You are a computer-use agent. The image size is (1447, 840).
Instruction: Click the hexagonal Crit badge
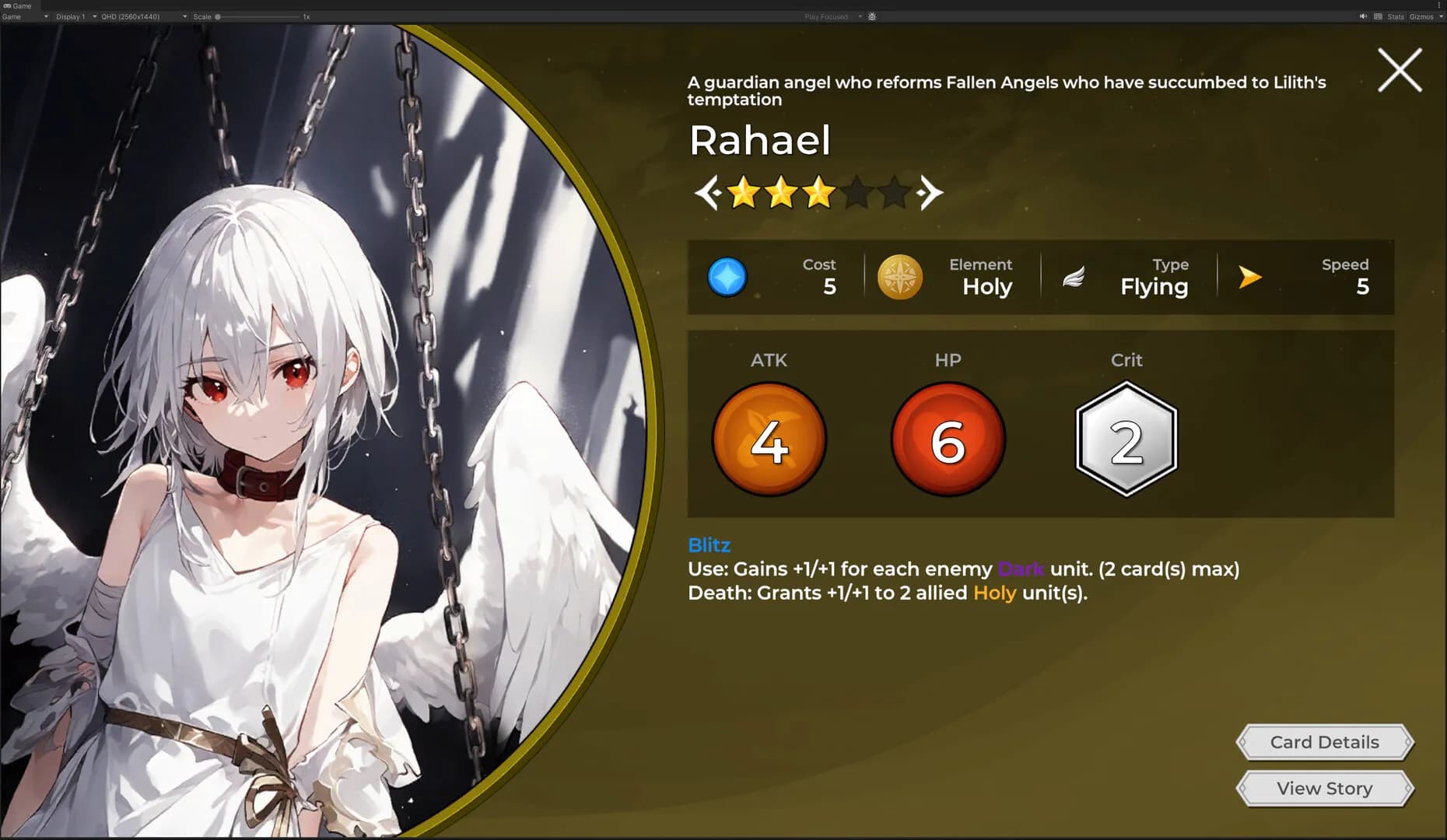point(1126,438)
